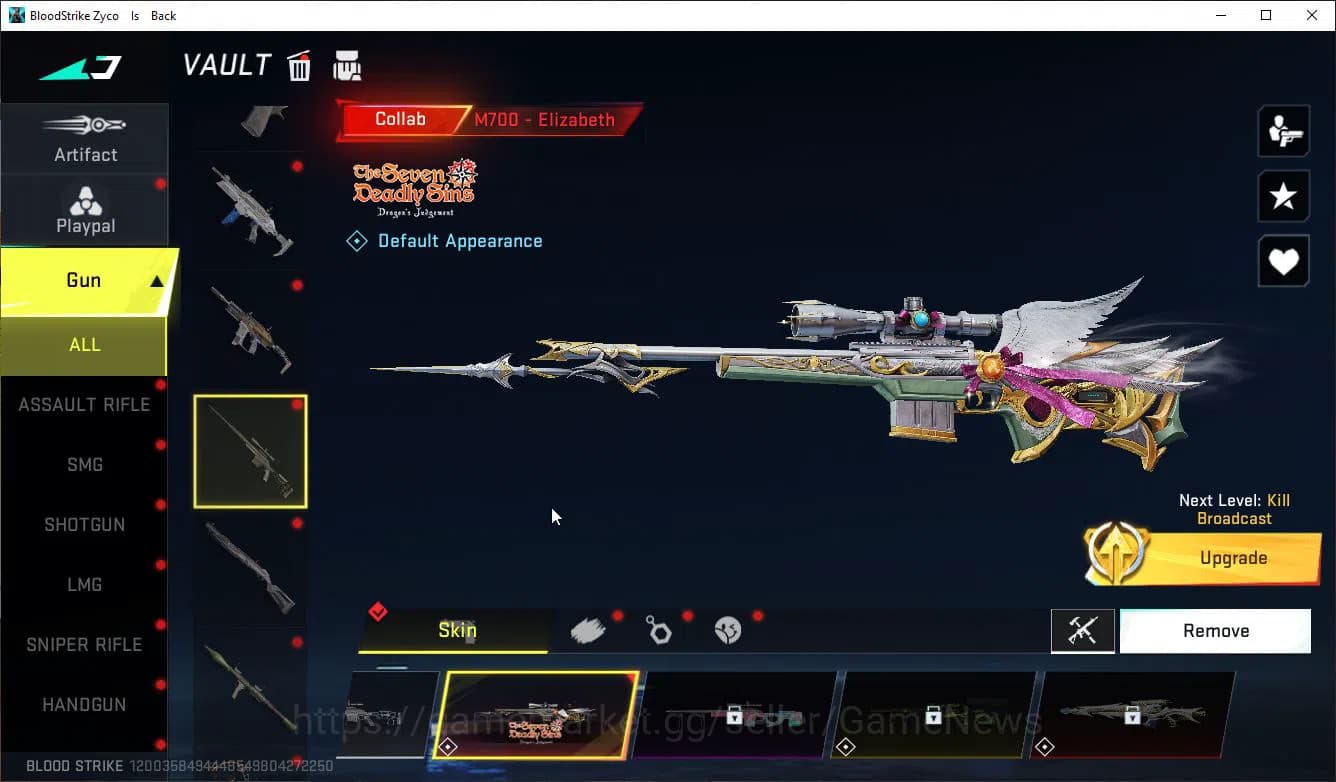
Task: Switch to the Skin tab
Action: coord(456,630)
